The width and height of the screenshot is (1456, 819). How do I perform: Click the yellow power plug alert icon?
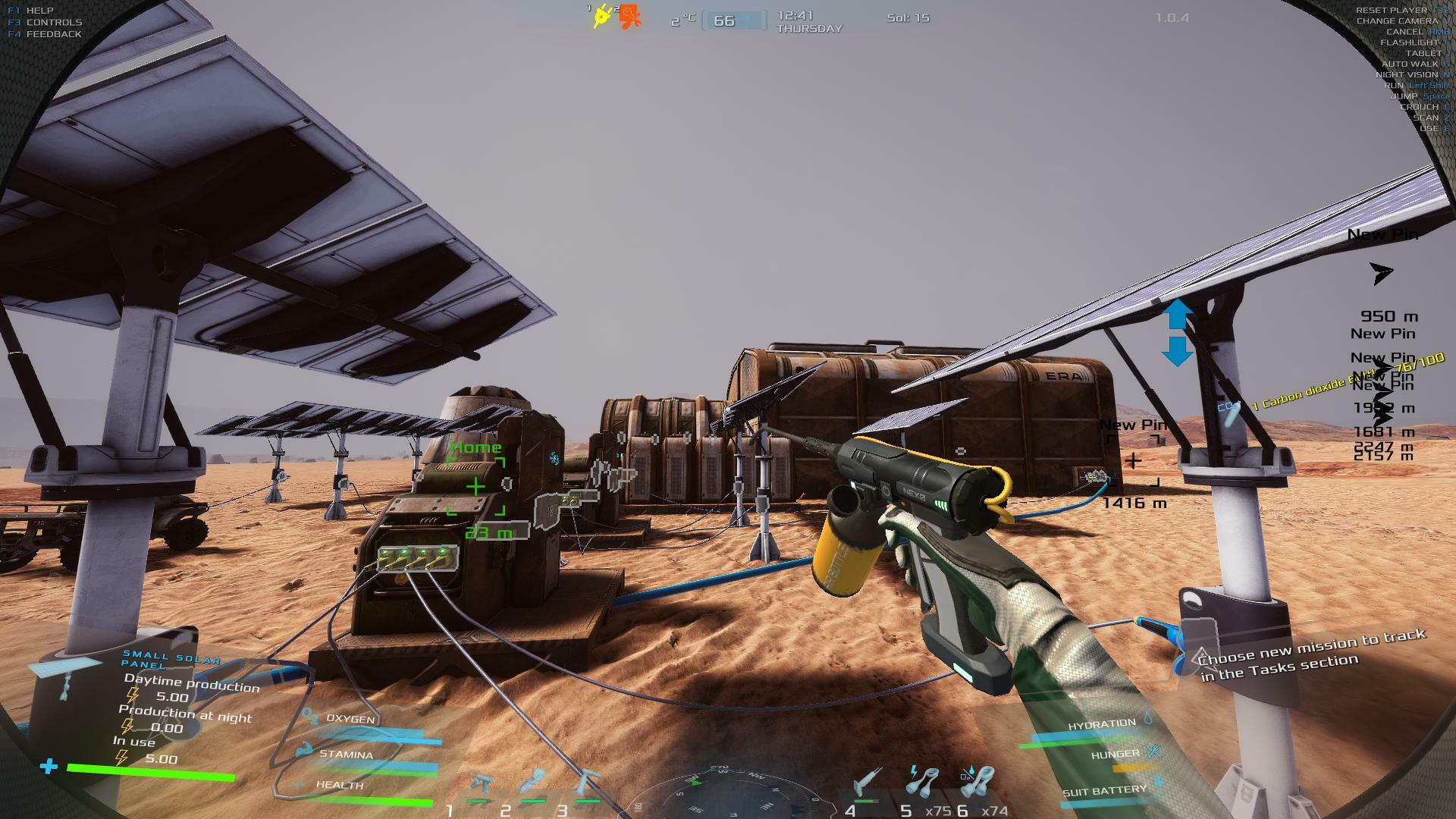pyautogui.click(x=603, y=16)
